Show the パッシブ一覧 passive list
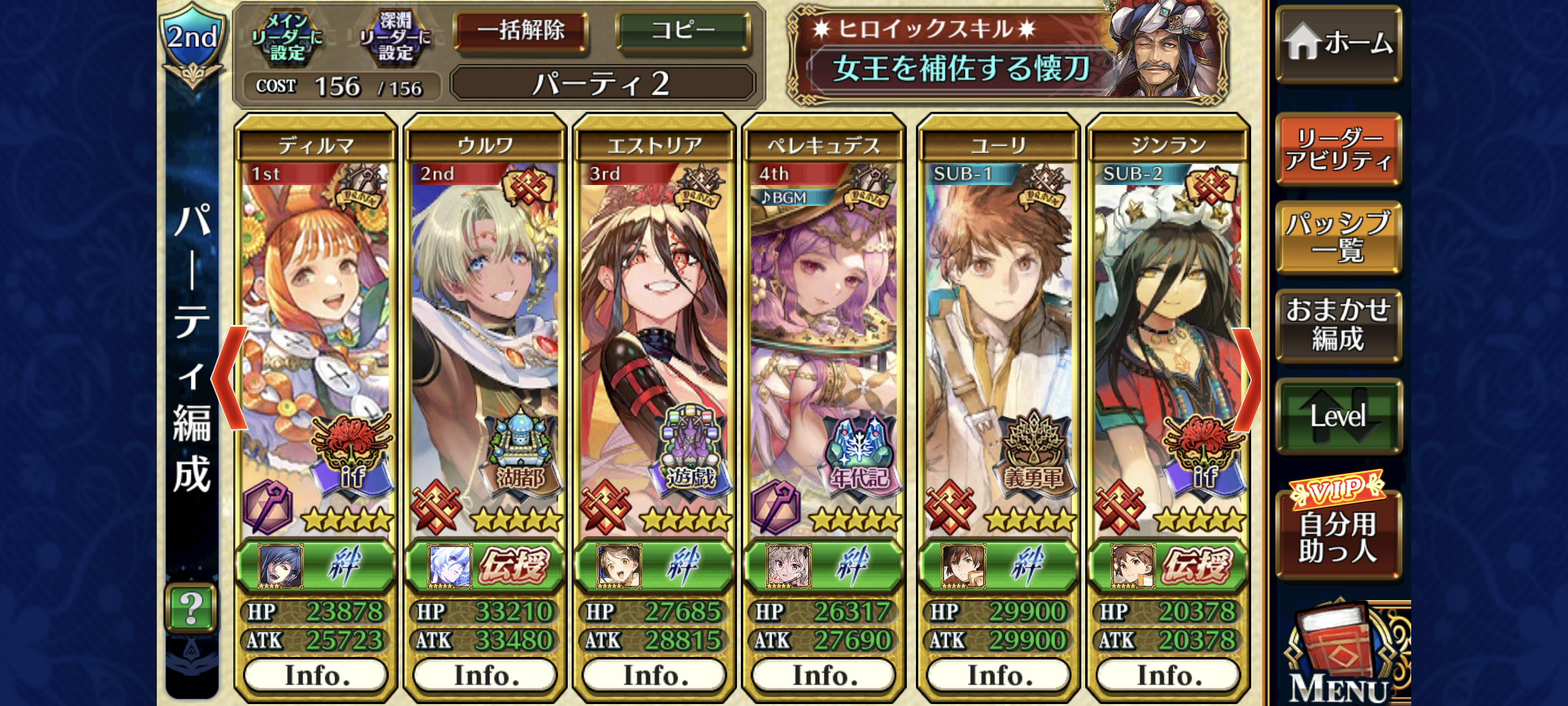Viewport: 1568px width, 706px height. pyautogui.click(x=1338, y=237)
